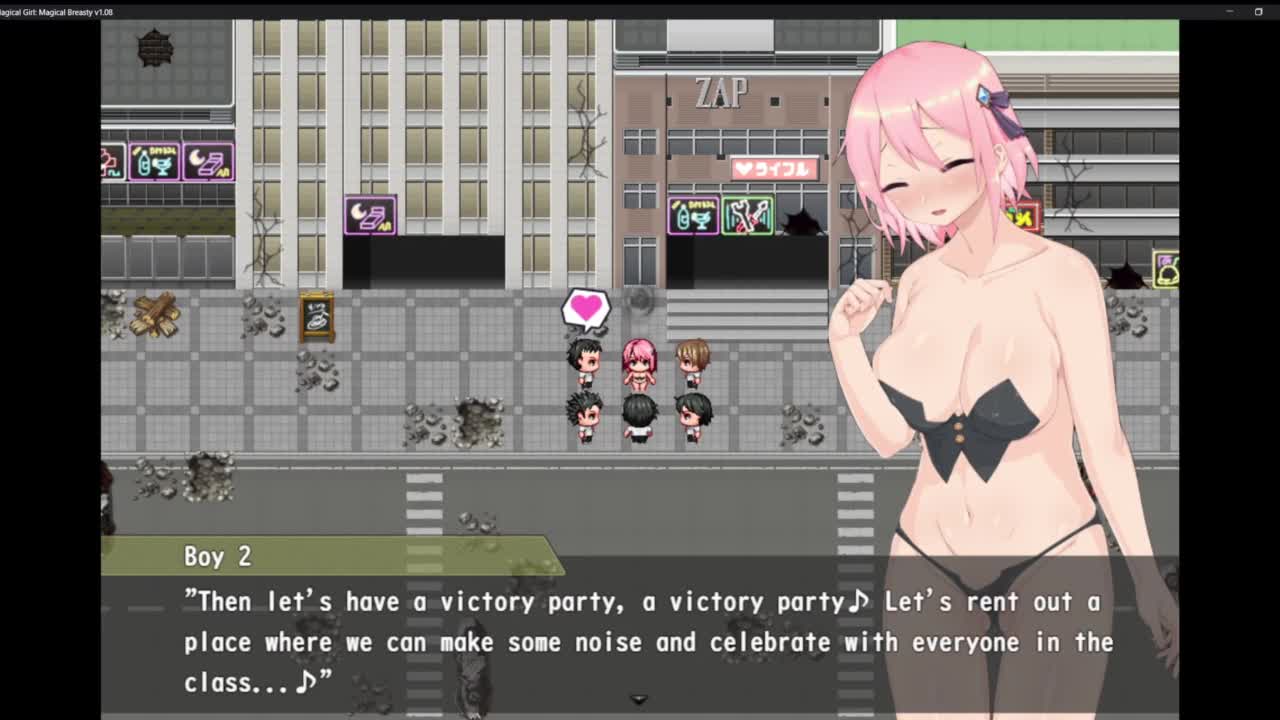Minimize the game window
Viewport: 1280px width, 720px height.
point(1229,12)
